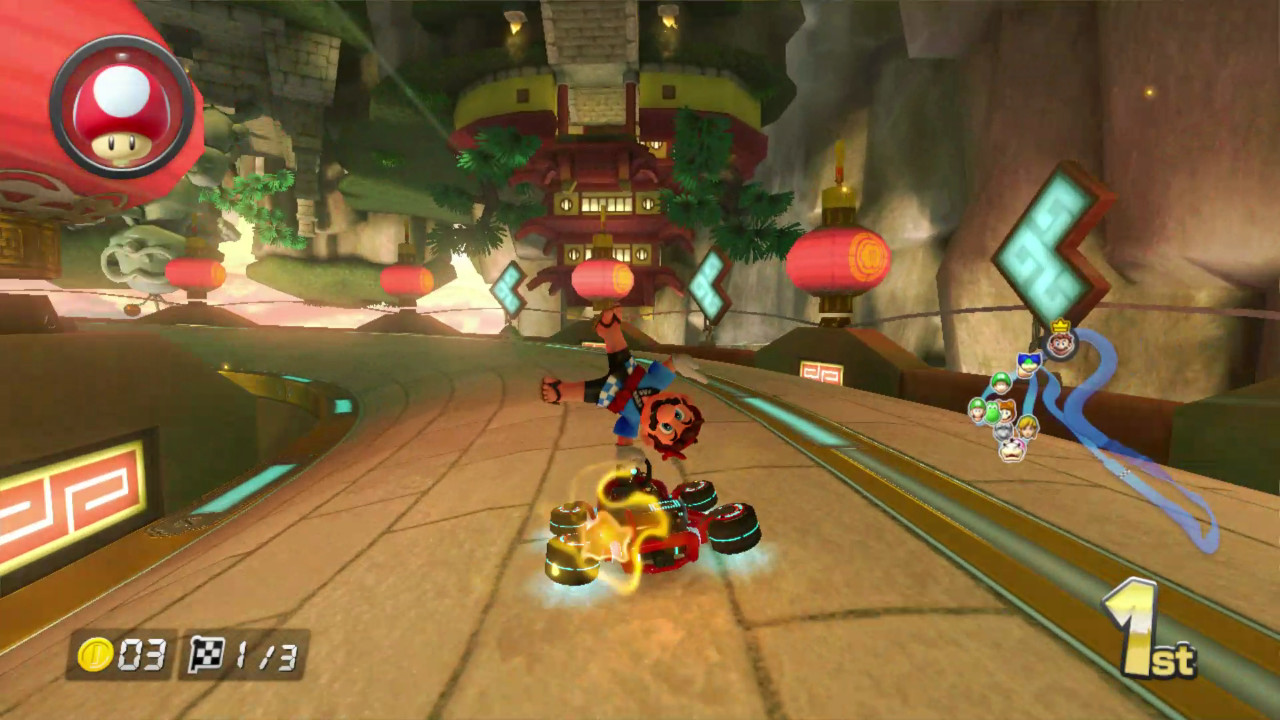Click Mario performing the mid-air trick
The image size is (1280, 720).
(640, 400)
